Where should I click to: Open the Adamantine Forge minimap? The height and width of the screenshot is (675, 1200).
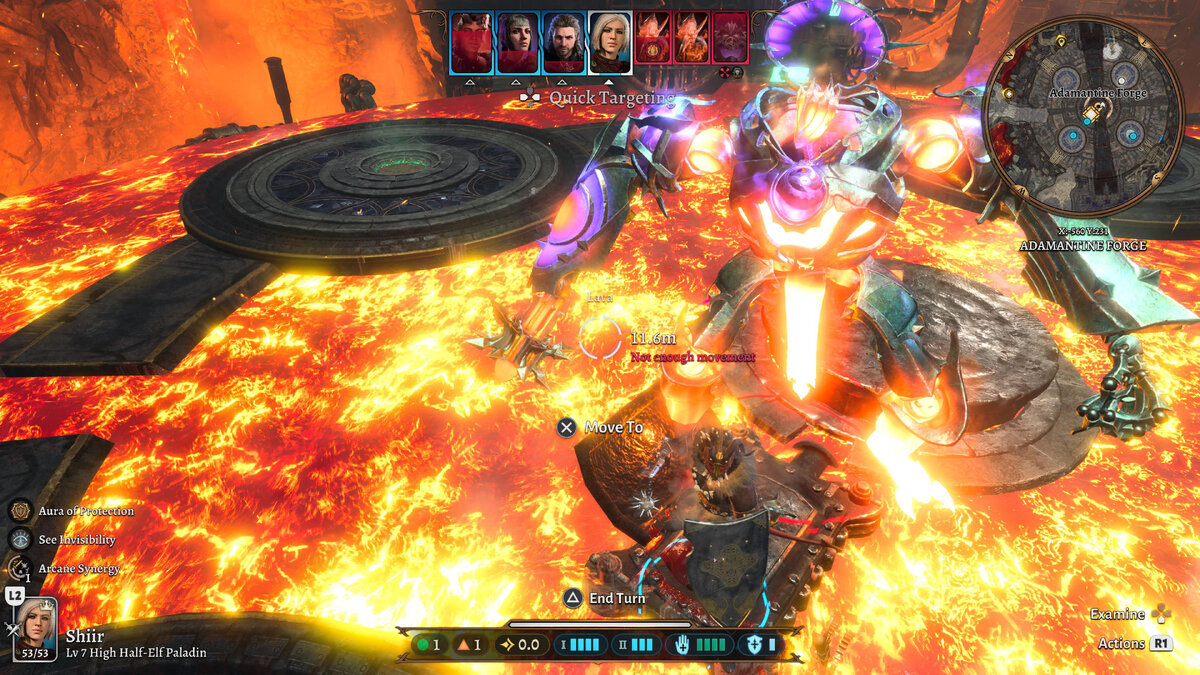[1083, 118]
